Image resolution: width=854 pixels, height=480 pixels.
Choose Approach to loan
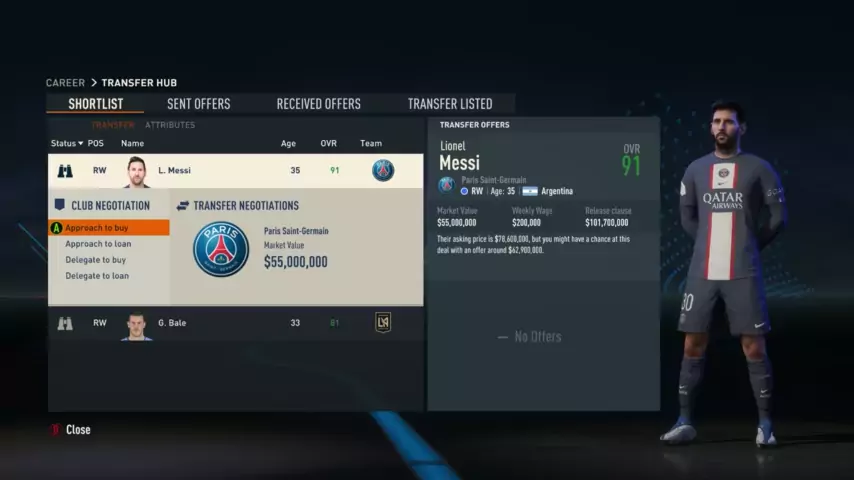pos(98,244)
